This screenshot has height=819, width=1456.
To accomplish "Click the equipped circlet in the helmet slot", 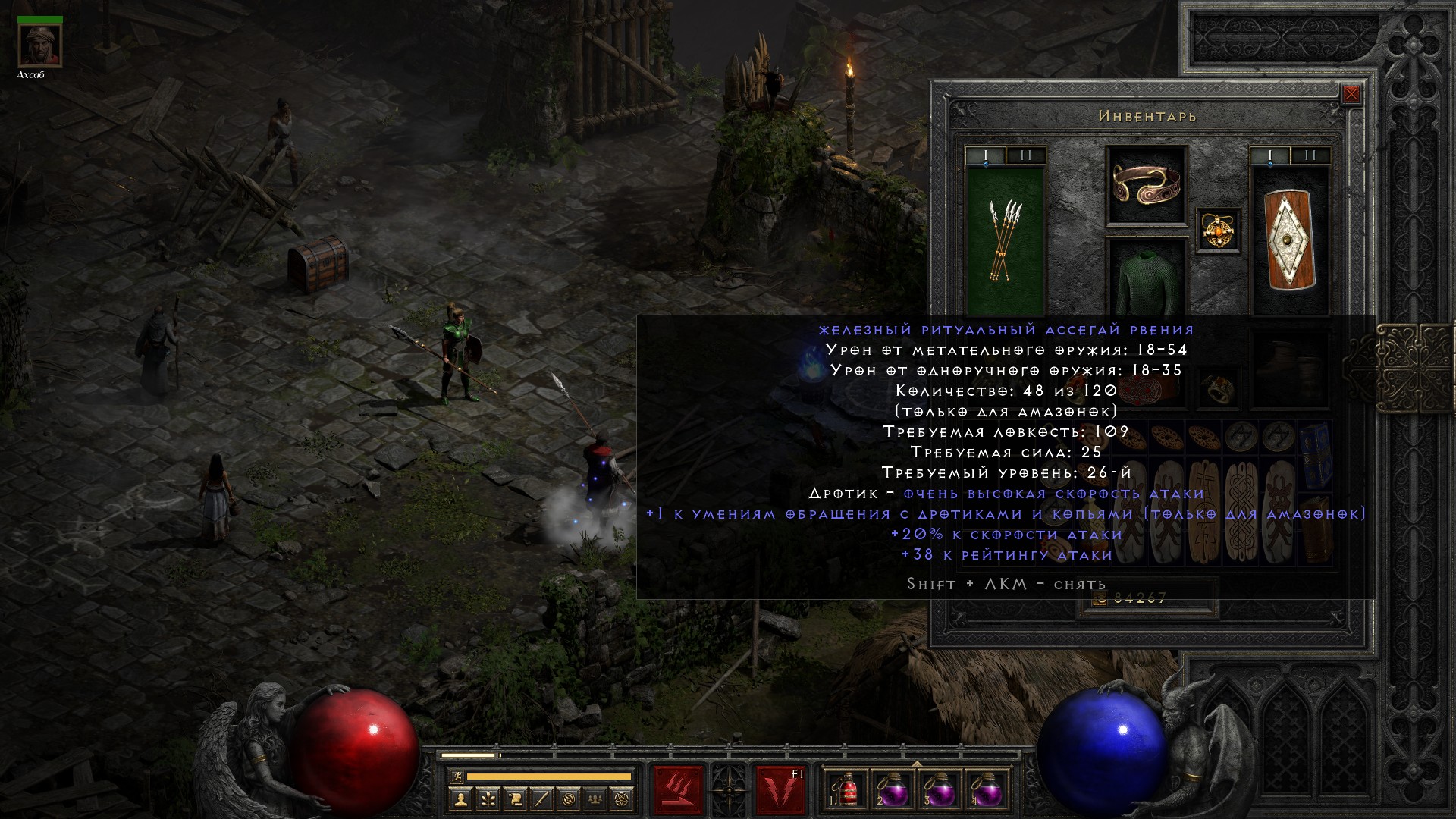I will pos(1146,184).
